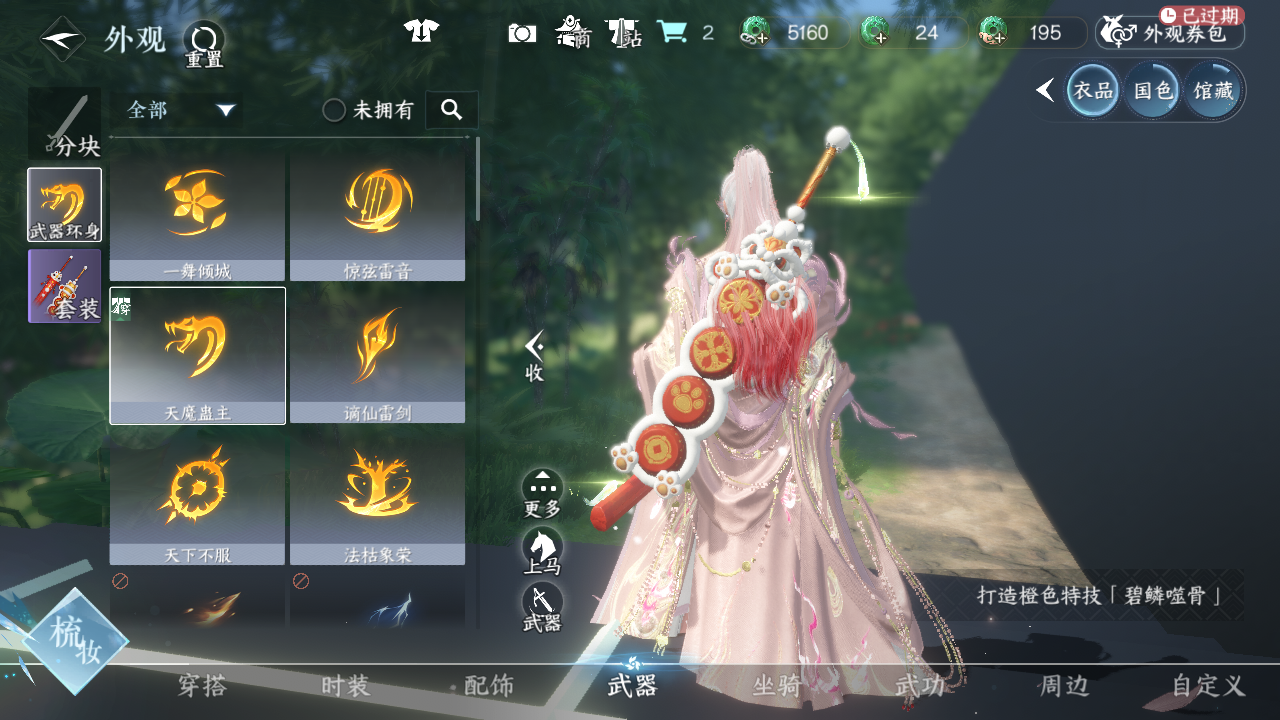Viewport: 1280px width, 720px height.
Task: Show 更多 options
Action: pyautogui.click(x=543, y=494)
